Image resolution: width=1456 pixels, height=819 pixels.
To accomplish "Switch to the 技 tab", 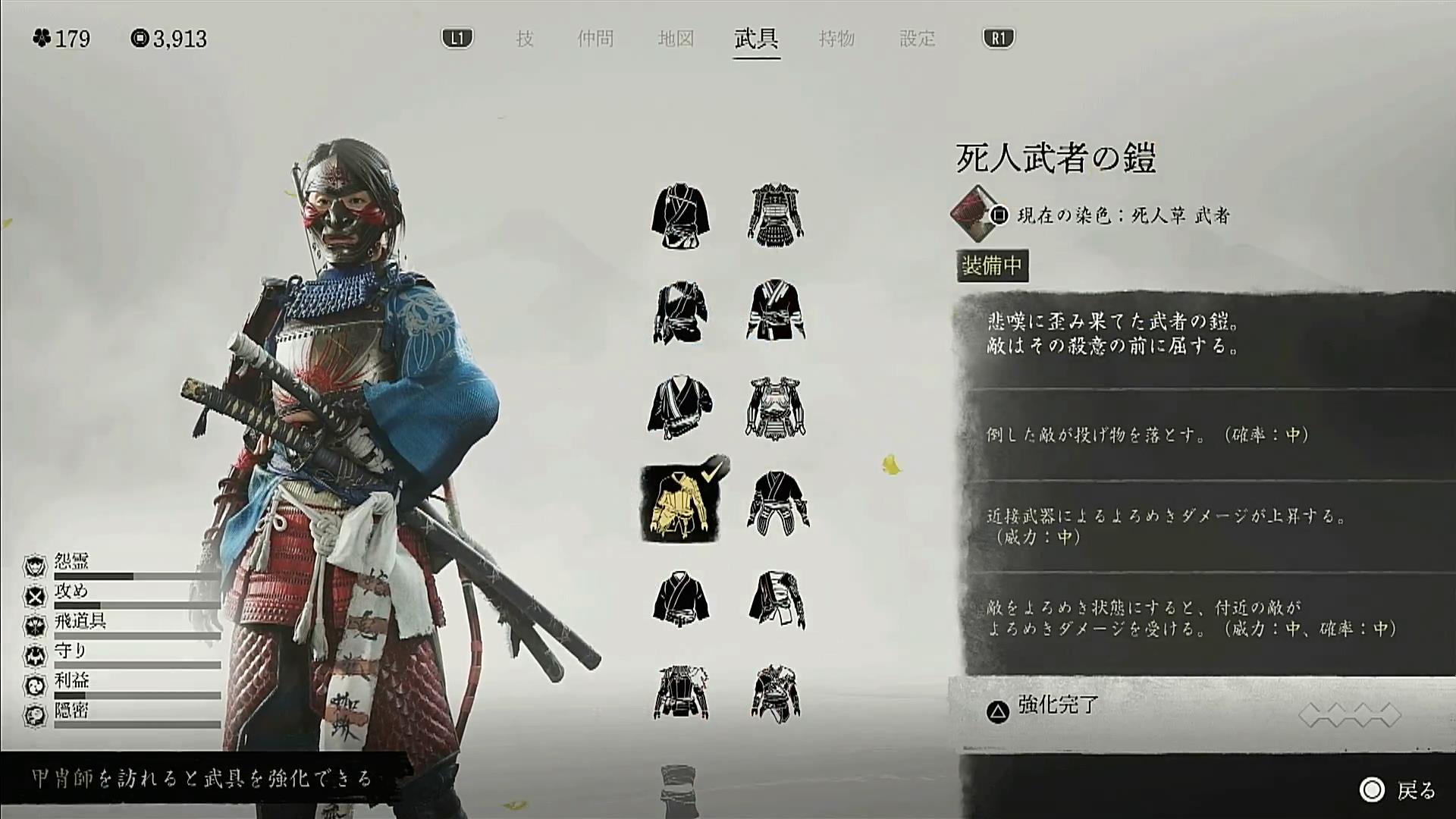I will pyautogui.click(x=525, y=39).
